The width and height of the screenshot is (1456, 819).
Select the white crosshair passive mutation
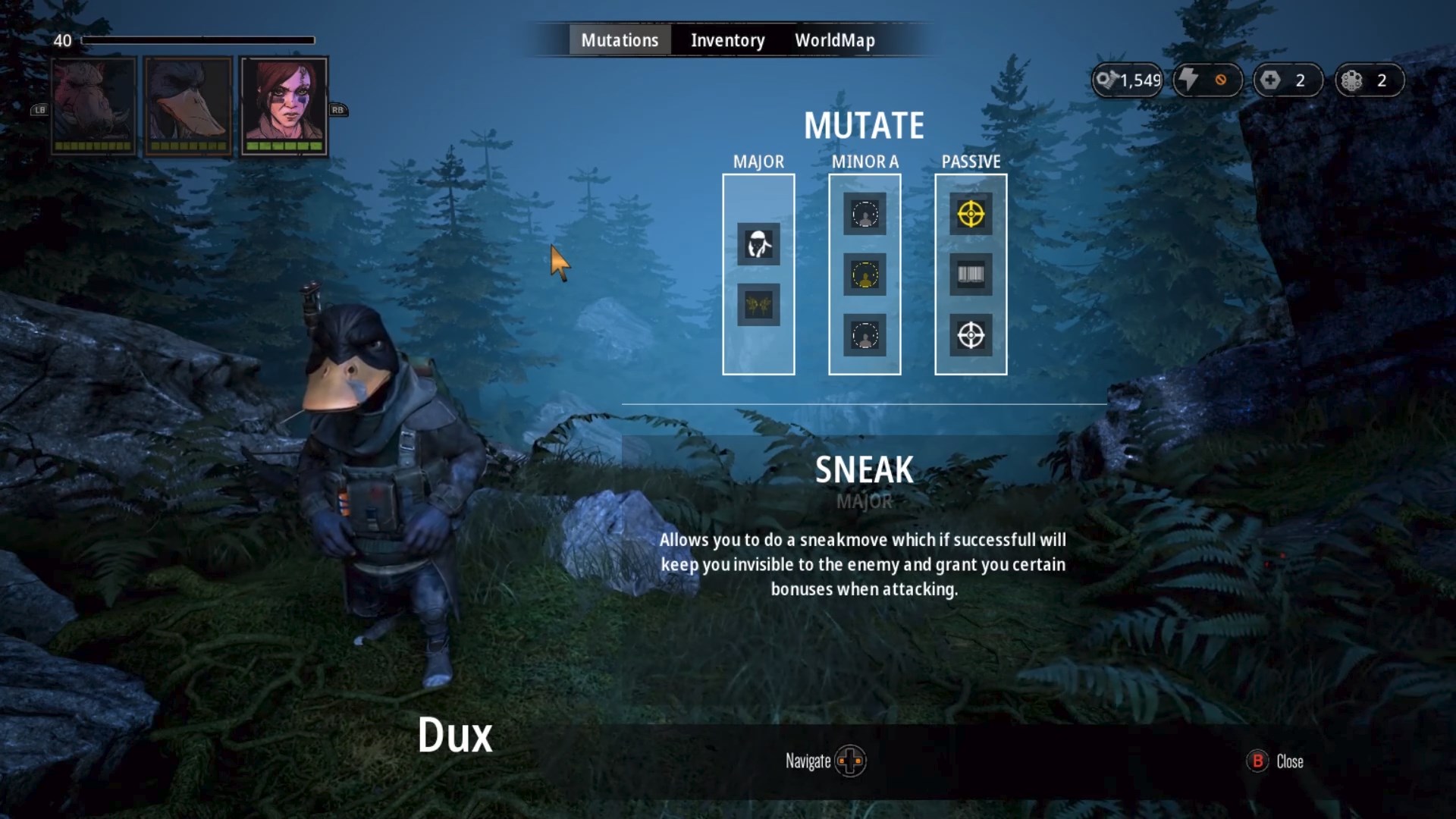(971, 335)
